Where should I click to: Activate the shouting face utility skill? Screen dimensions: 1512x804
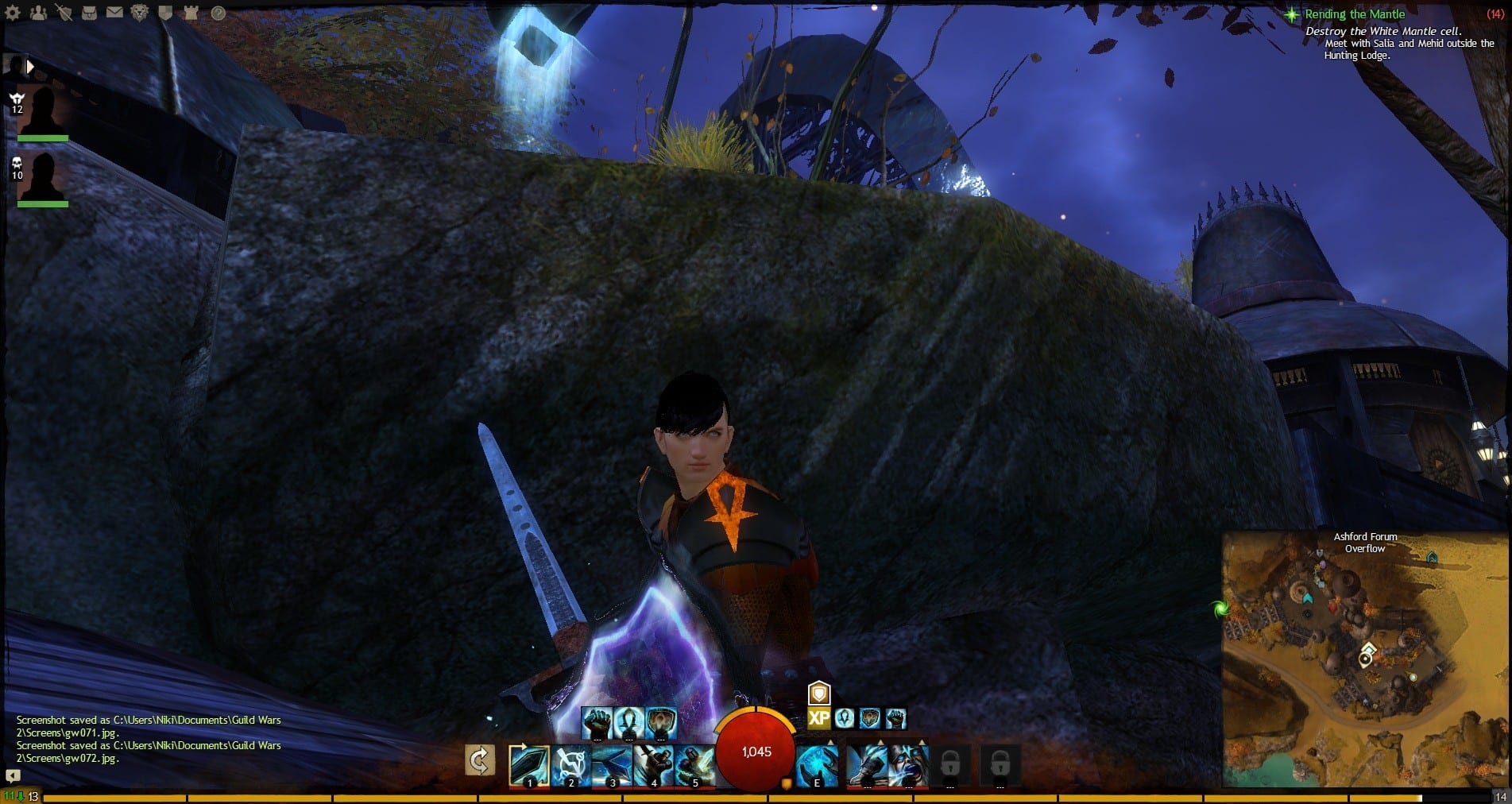(908, 765)
